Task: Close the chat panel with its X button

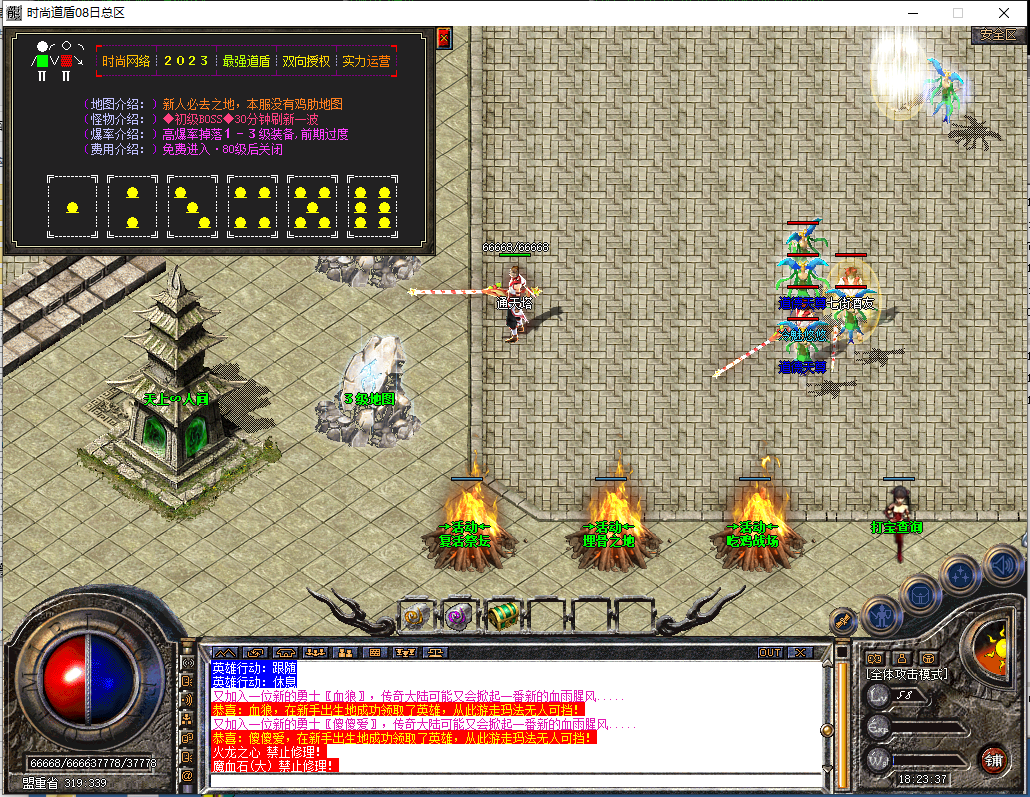Action: coord(800,652)
